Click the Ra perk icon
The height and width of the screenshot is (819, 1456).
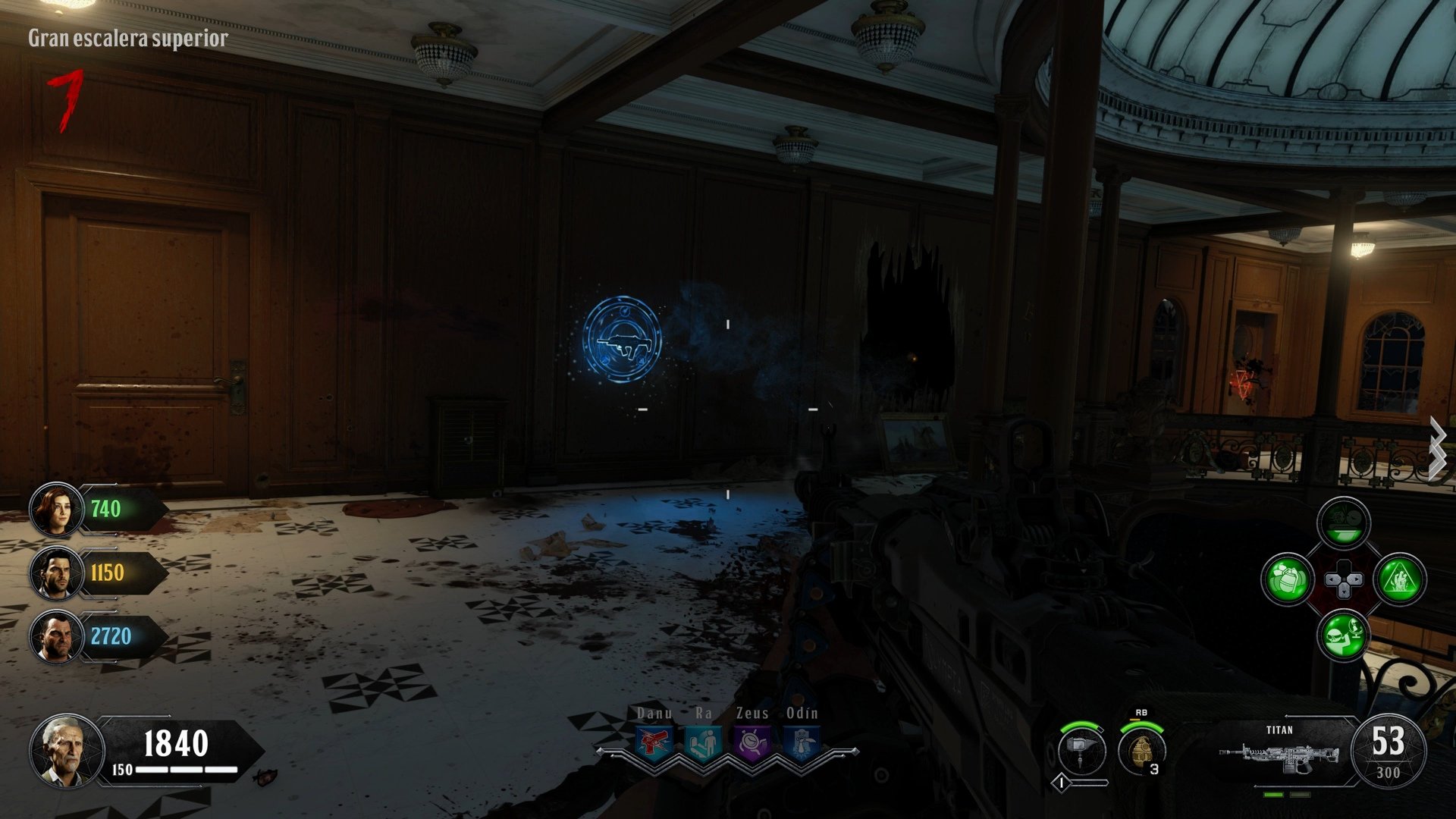click(x=702, y=742)
